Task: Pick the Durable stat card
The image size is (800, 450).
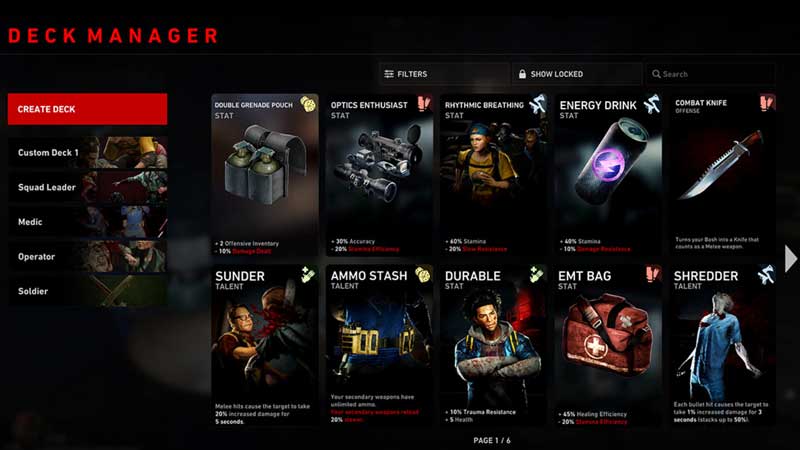Action: pyautogui.click(x=494, y=344)
